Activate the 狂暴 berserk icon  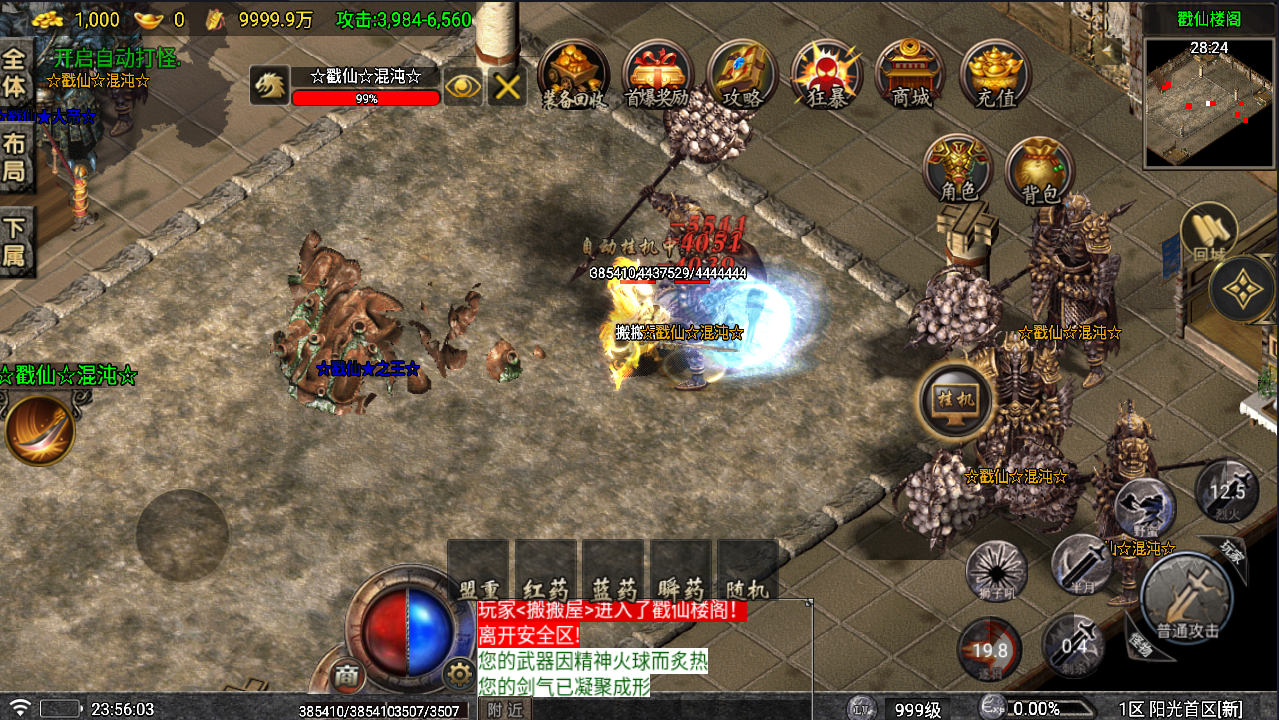826,73
